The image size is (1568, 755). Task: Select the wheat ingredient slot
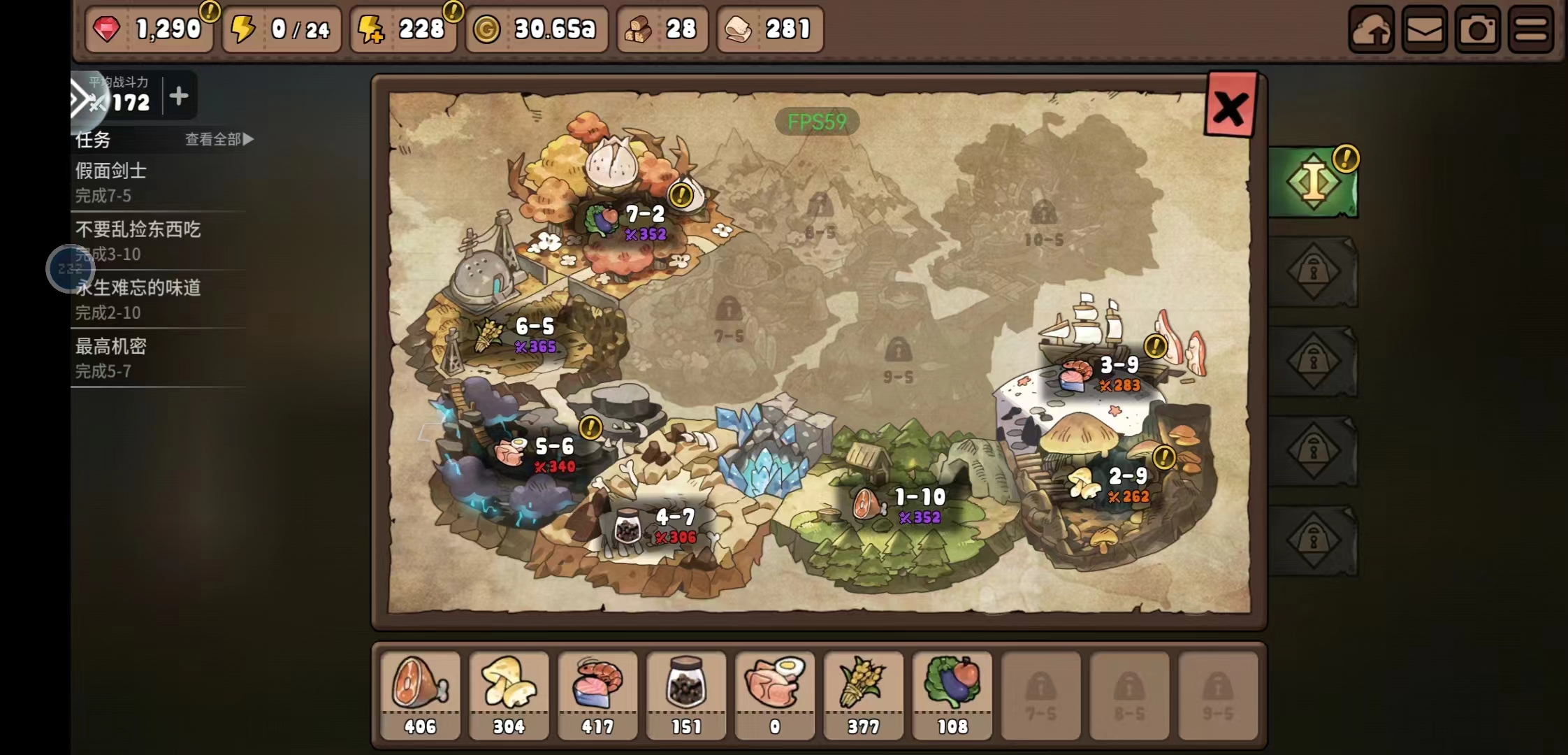pos(864,694)
